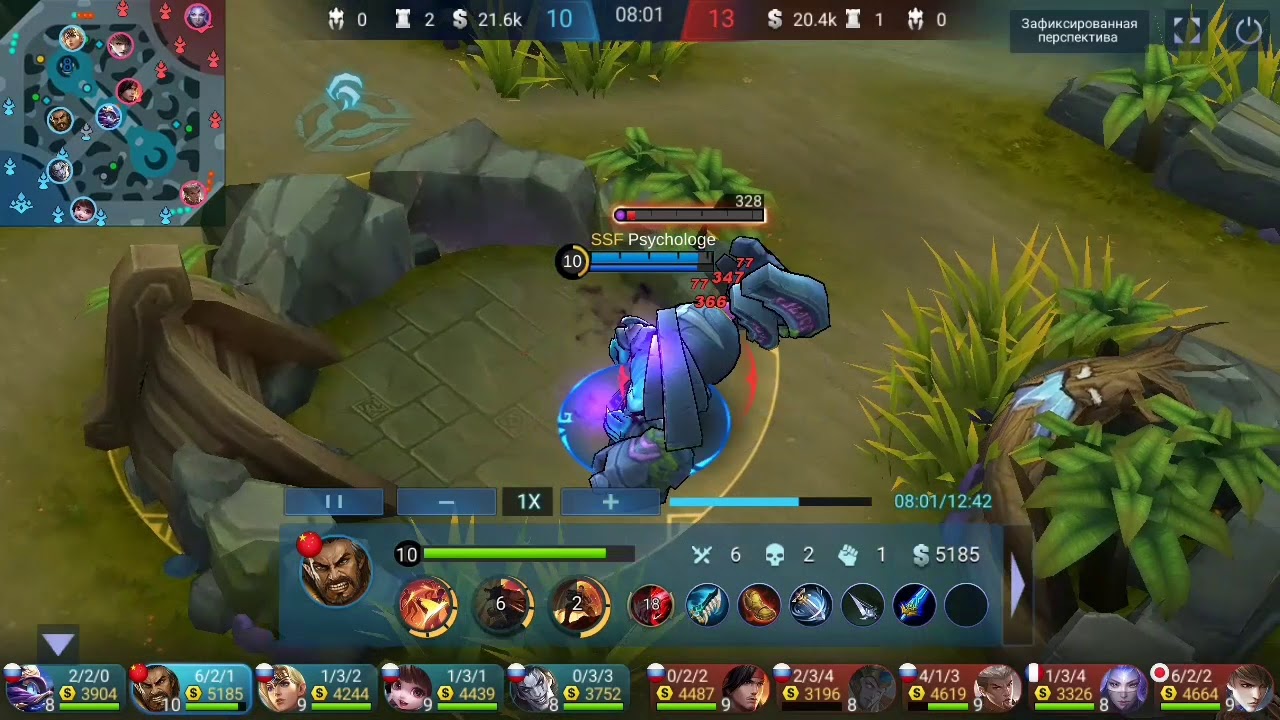Image resolution: width=1280 pixels, height=720 pixels.
Task: Increase replay speed with the plus button
Action: (x=610, y=502)
